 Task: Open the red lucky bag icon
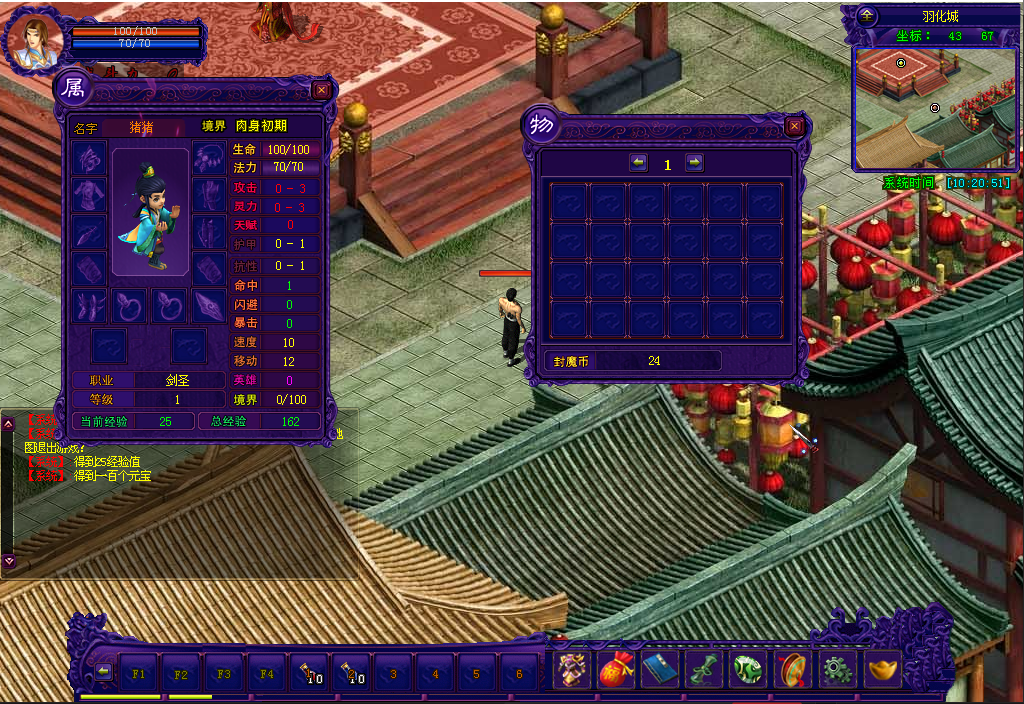(616, 670)
